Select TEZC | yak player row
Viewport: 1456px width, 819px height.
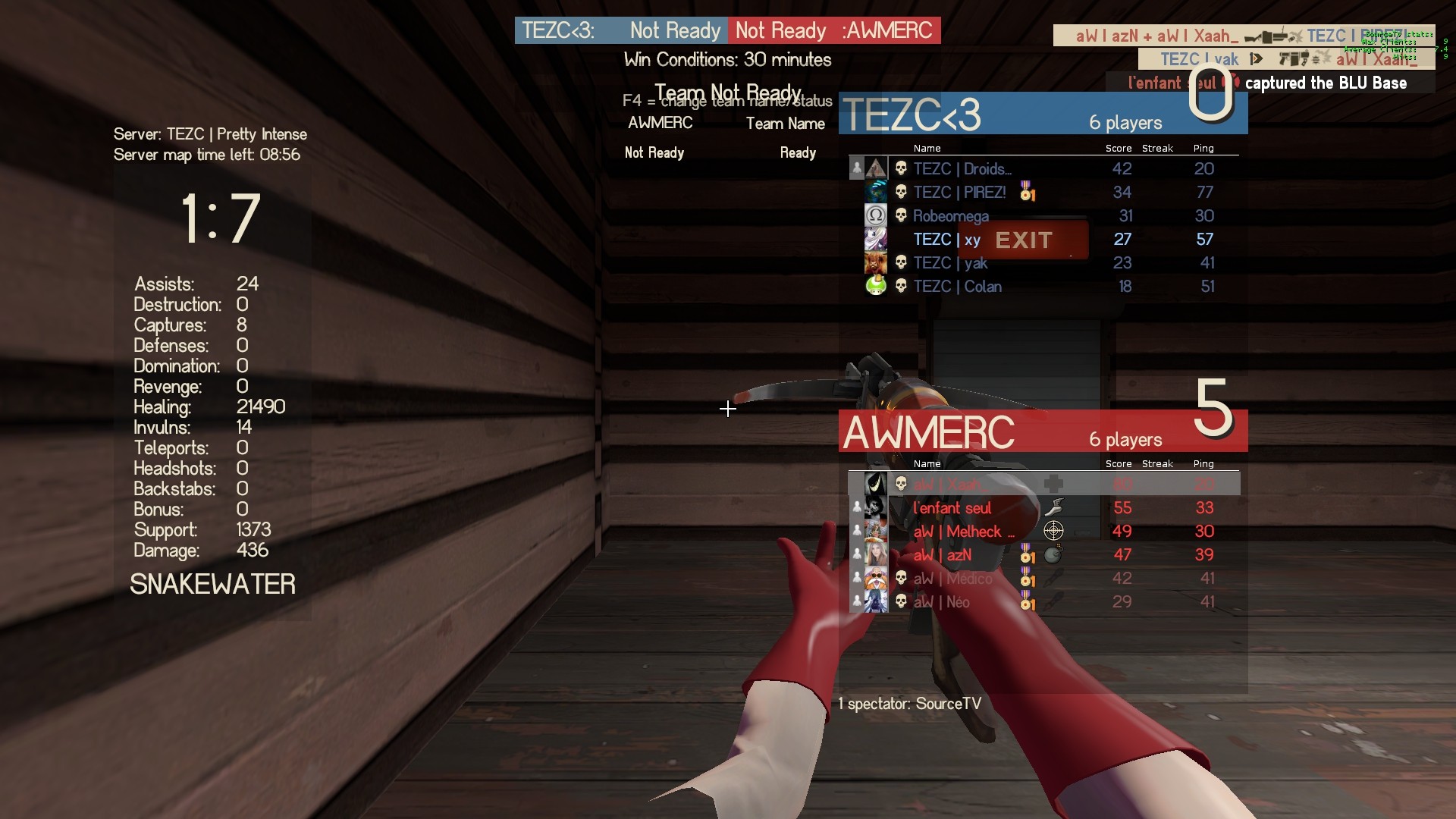click(x=950, y=263)
